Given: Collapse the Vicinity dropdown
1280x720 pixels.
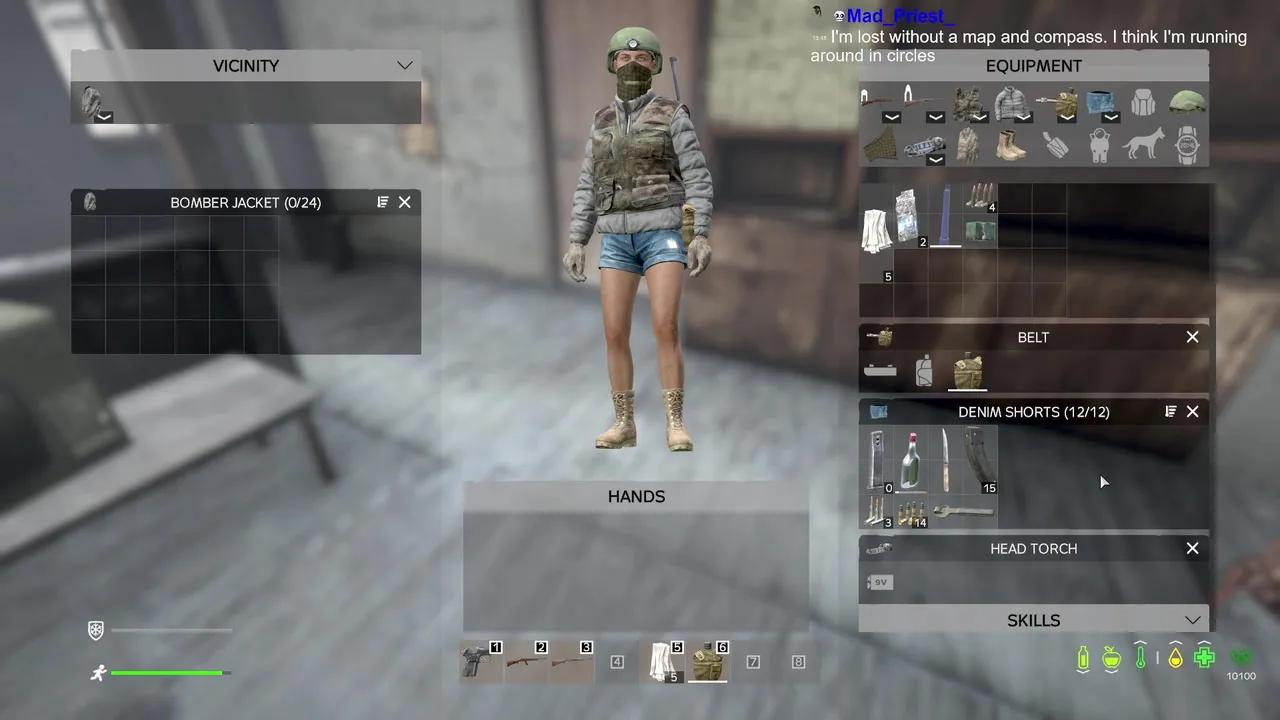Looking at the screenshot, I should click(404, 65).
